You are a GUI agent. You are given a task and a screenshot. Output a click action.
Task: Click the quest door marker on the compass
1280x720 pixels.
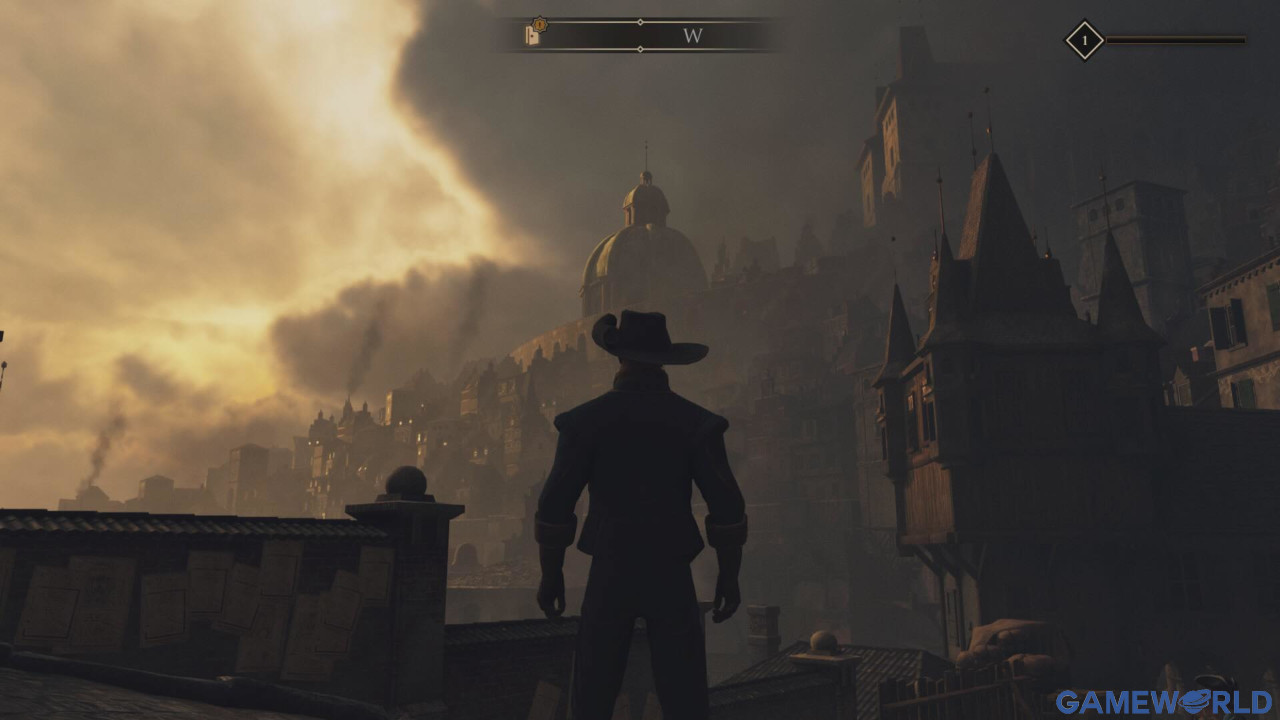click(x=534, y=34)
